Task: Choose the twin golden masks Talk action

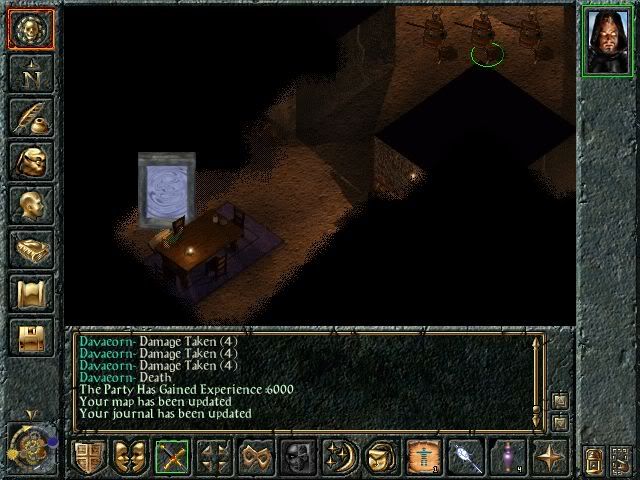Action: click(130, 456)
